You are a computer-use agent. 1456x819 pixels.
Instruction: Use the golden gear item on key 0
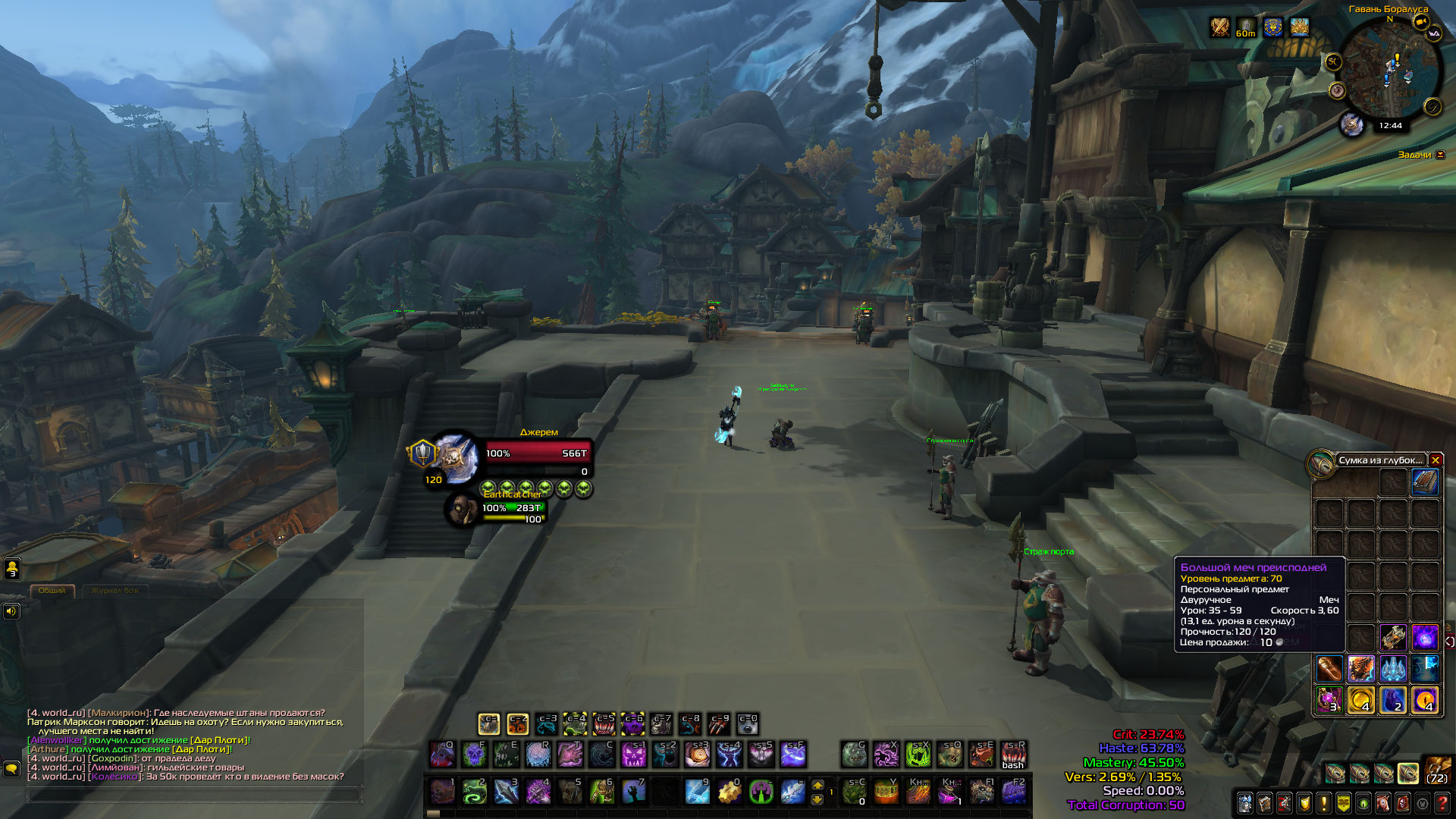pos(729,792)
